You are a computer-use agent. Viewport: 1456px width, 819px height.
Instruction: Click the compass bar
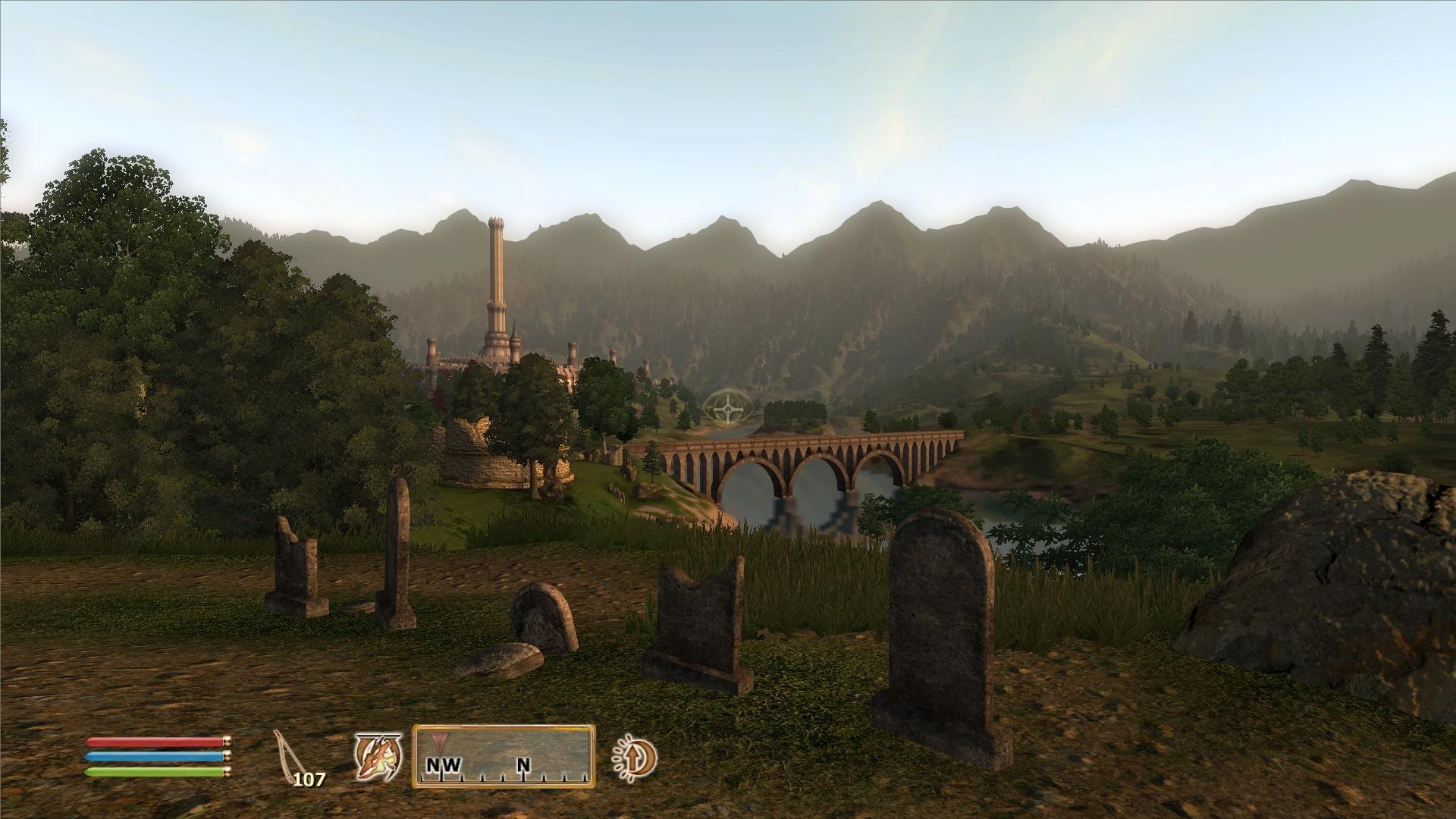click(x=504, y=756)
